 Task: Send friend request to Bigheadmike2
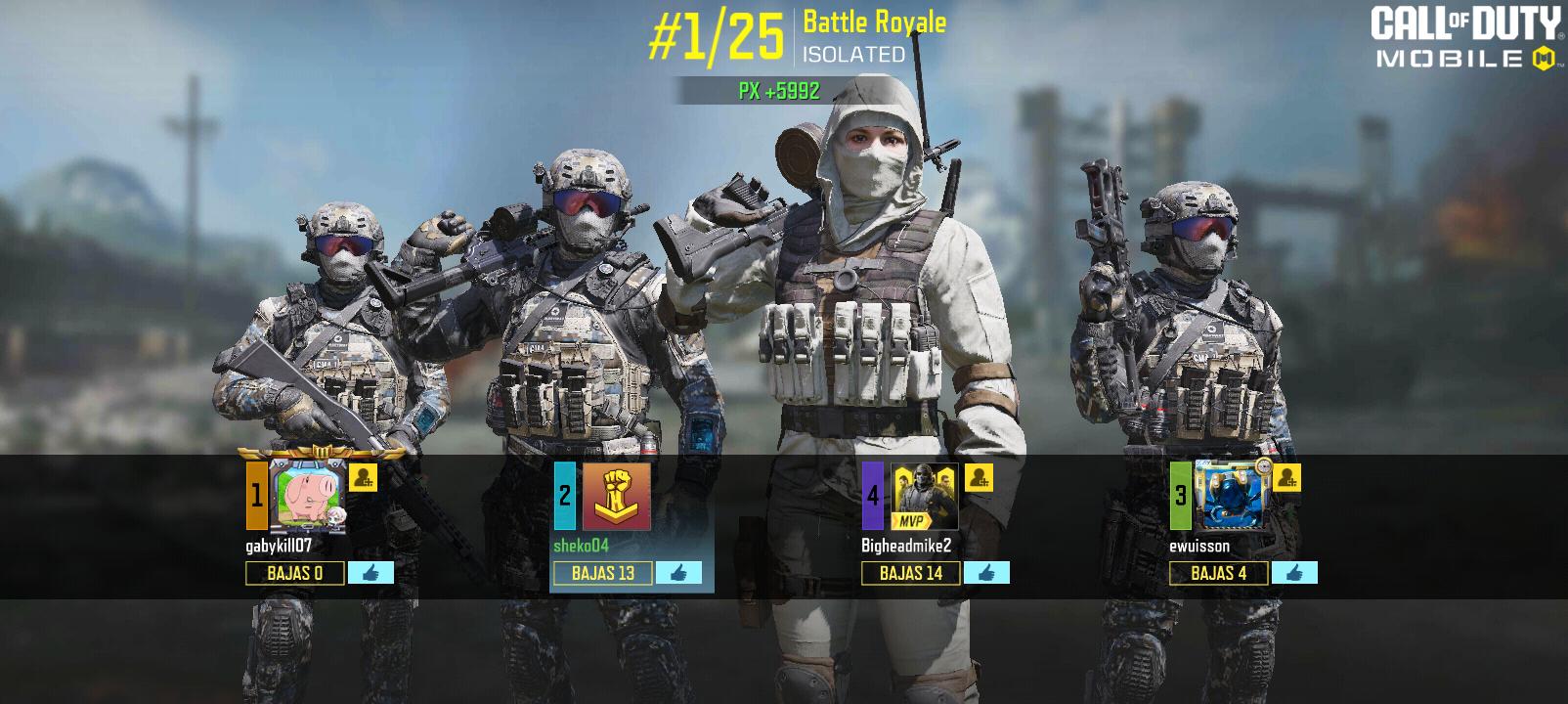pyautogui.click(x=979, y=478)
